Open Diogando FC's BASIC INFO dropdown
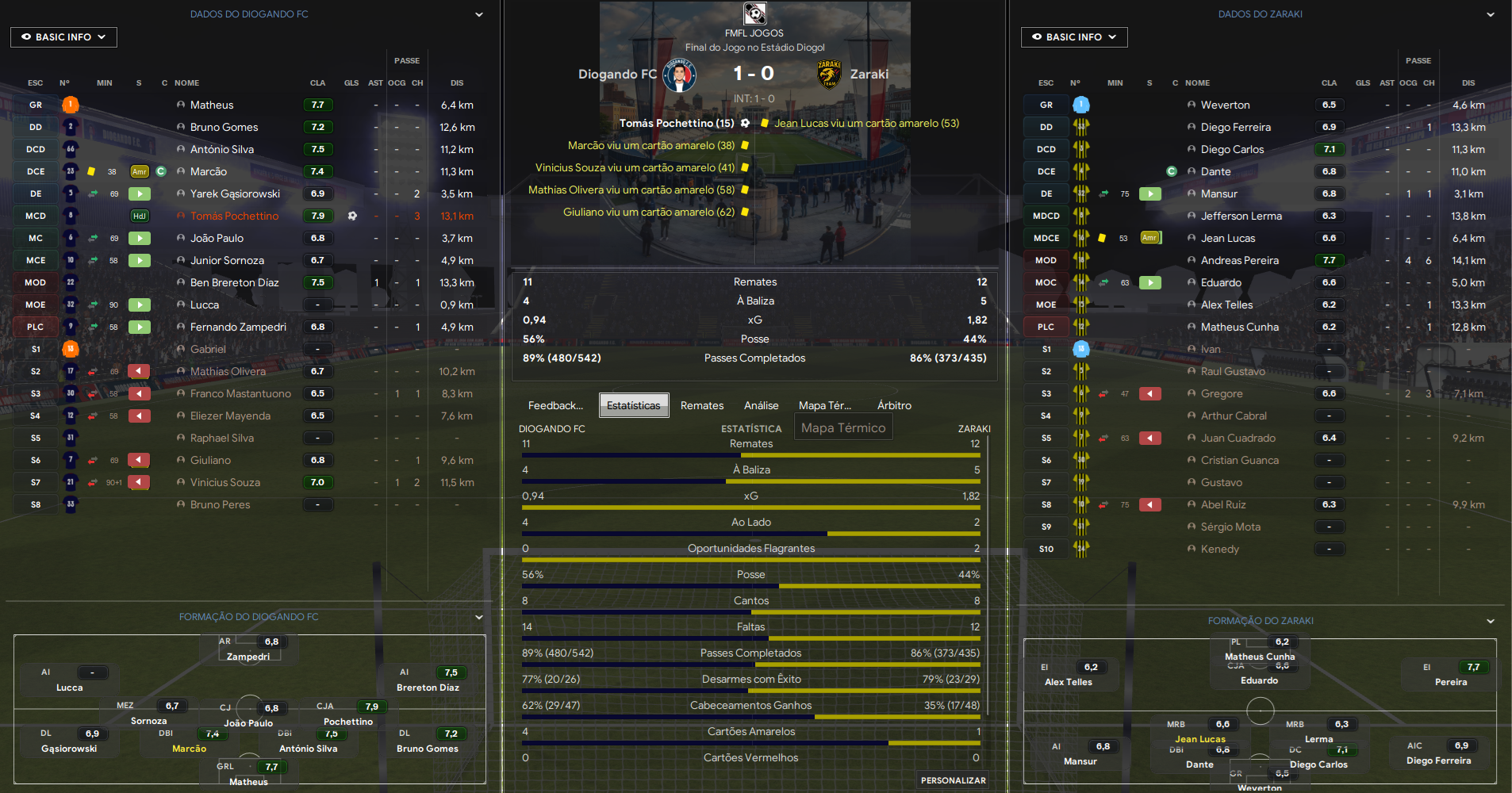This screenshot has height=793, width=1512. [63, 37]
